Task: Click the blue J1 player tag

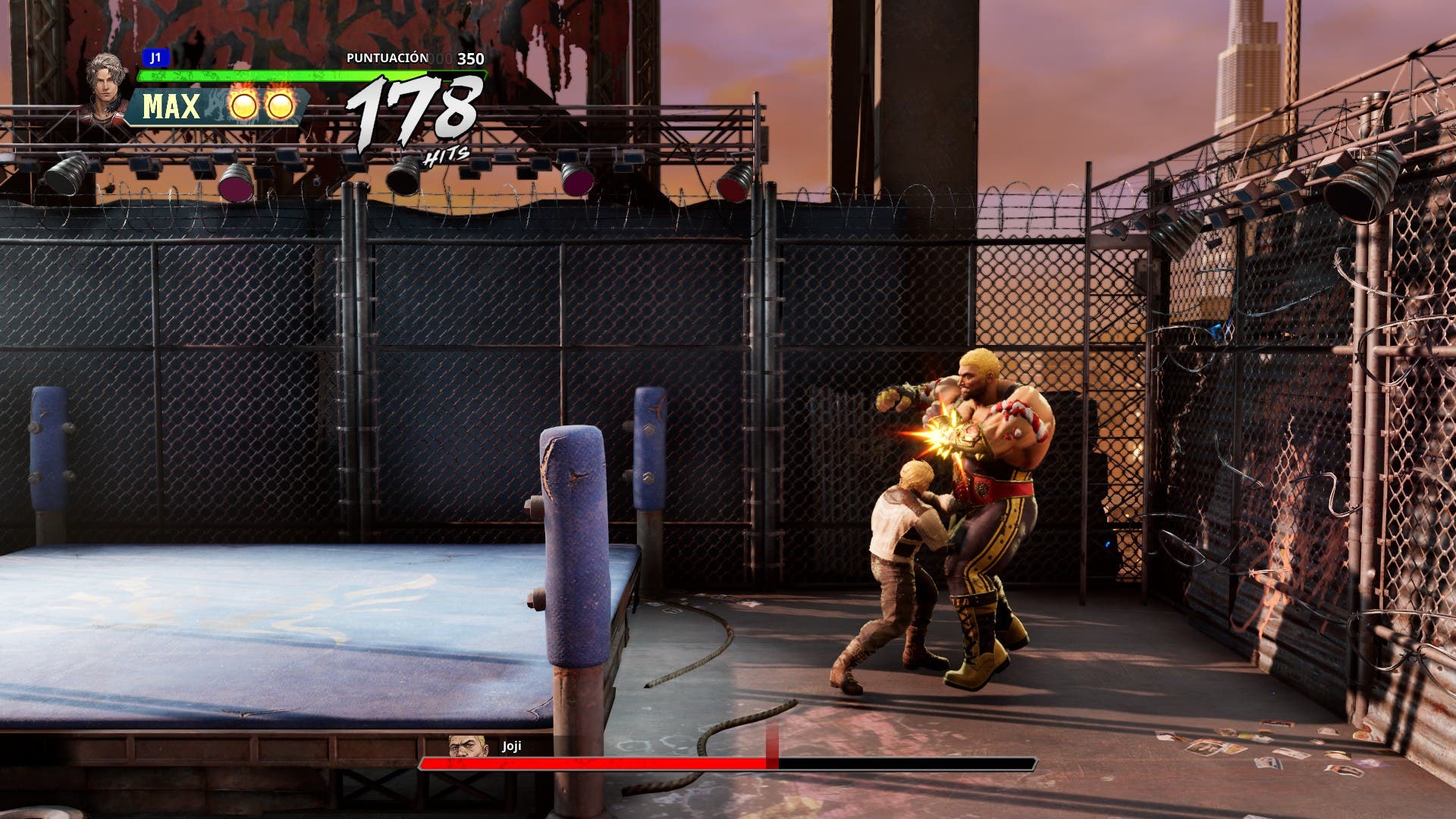Action: coord(155,58)
